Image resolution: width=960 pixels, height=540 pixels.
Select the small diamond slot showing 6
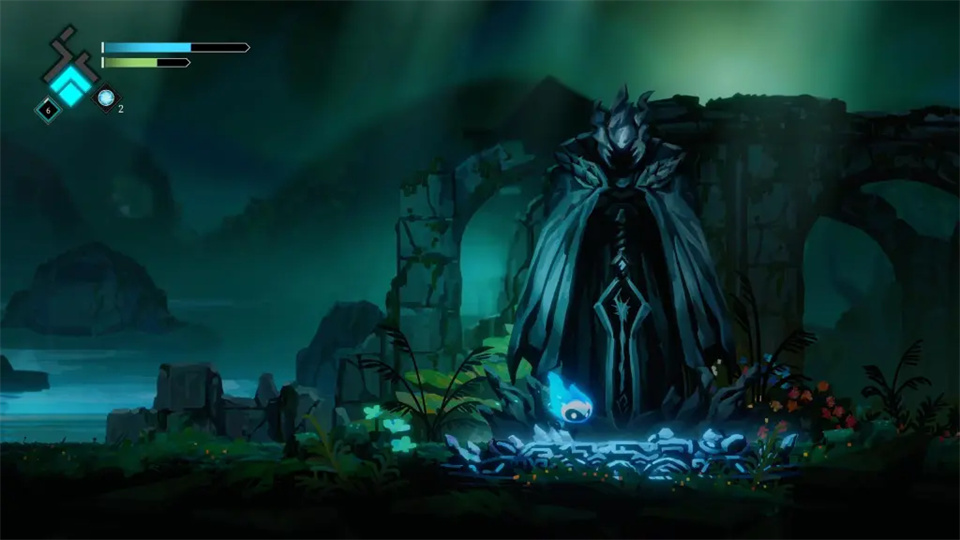(x=47, y=108)
